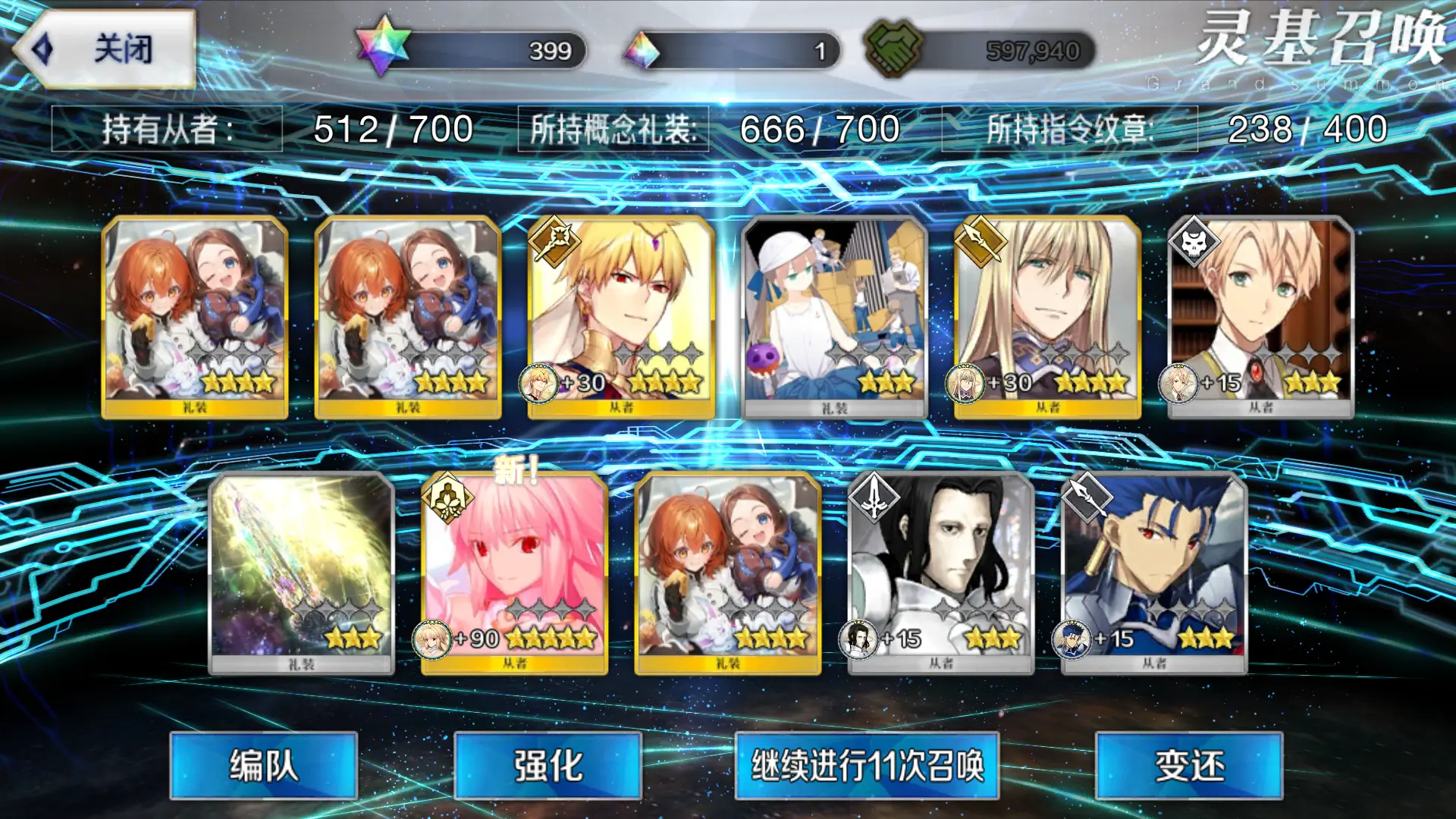Viewport: 1456px width, 819px height.
Task: Close the summon results with 关闭
Action: tap(105, 49)
